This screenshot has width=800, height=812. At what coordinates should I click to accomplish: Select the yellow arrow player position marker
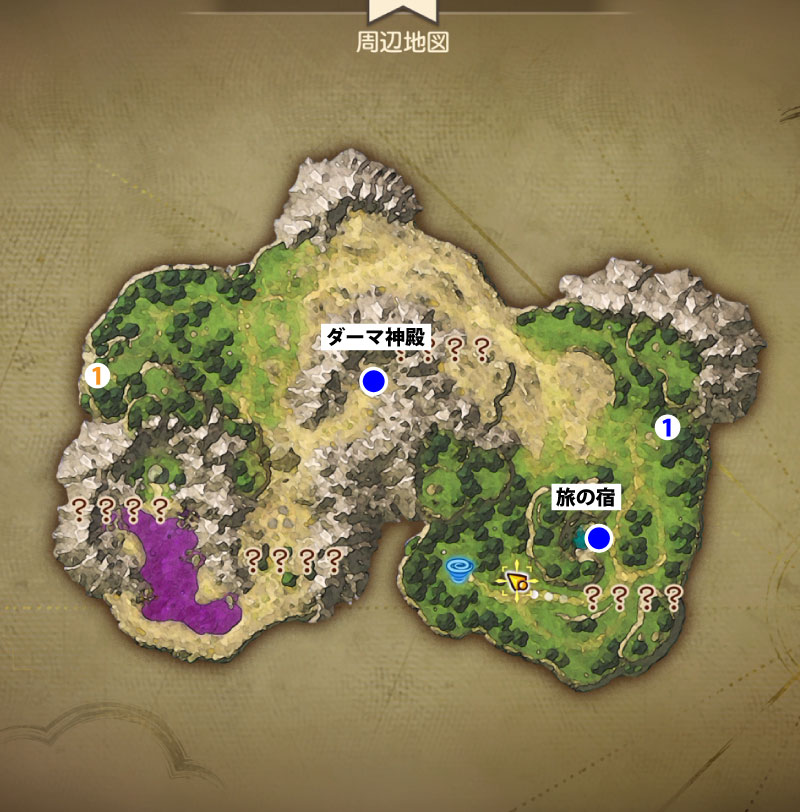(x=516, y=580)
